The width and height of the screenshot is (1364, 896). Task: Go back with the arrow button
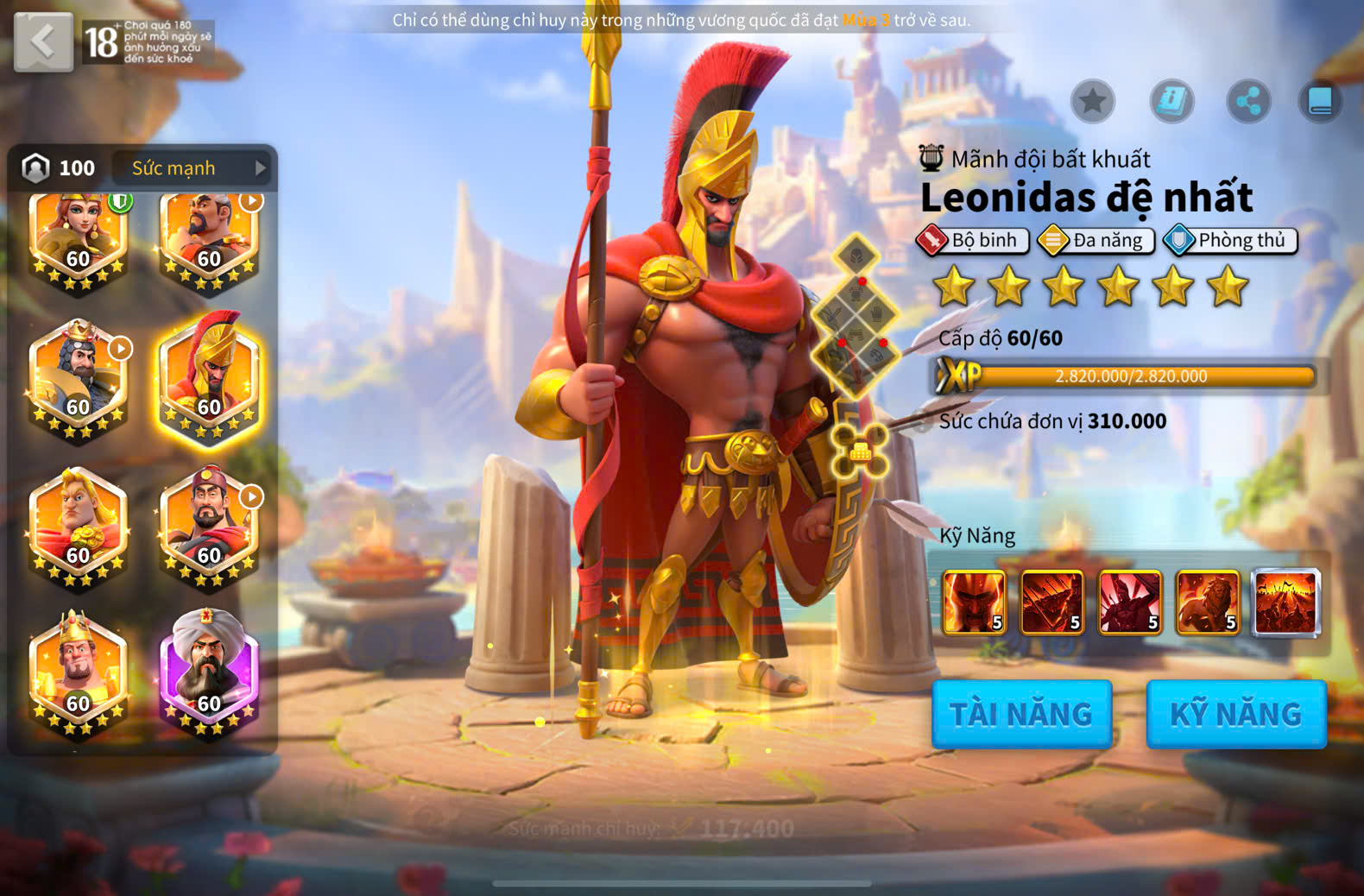(x=43, y=41)
